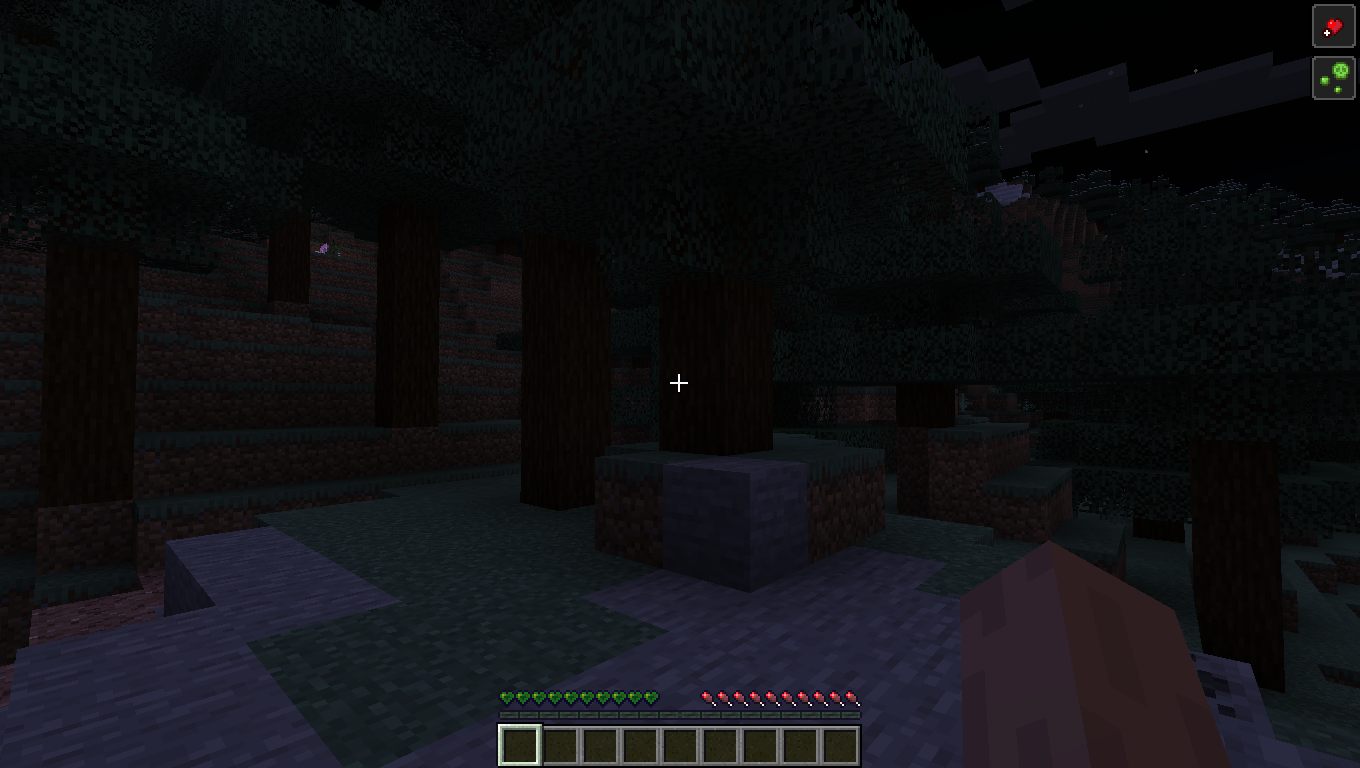
Task: Click the crosshair at screen center
Action: coord(679,383)
